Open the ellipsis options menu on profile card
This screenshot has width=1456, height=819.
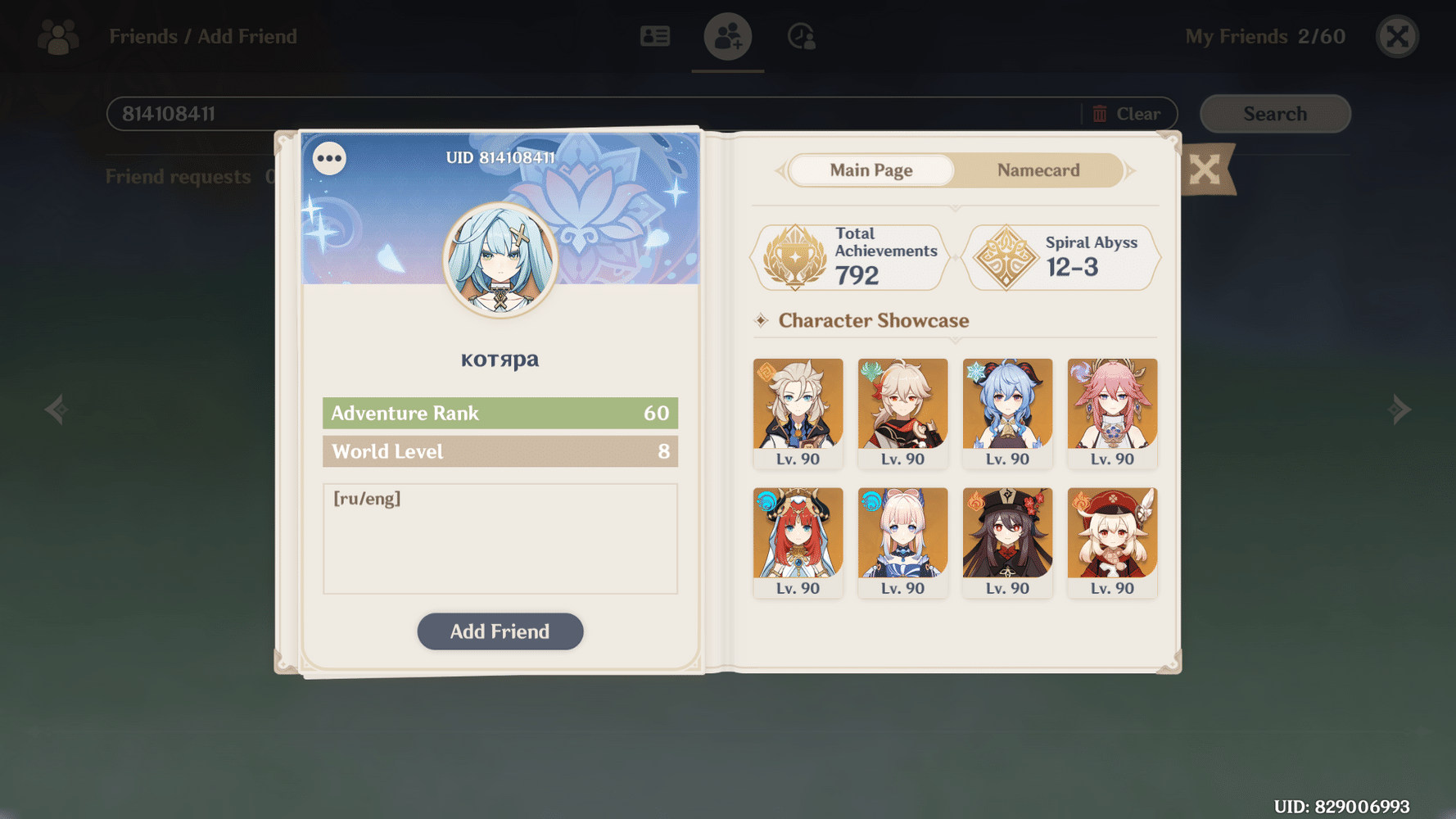[329, 158]
